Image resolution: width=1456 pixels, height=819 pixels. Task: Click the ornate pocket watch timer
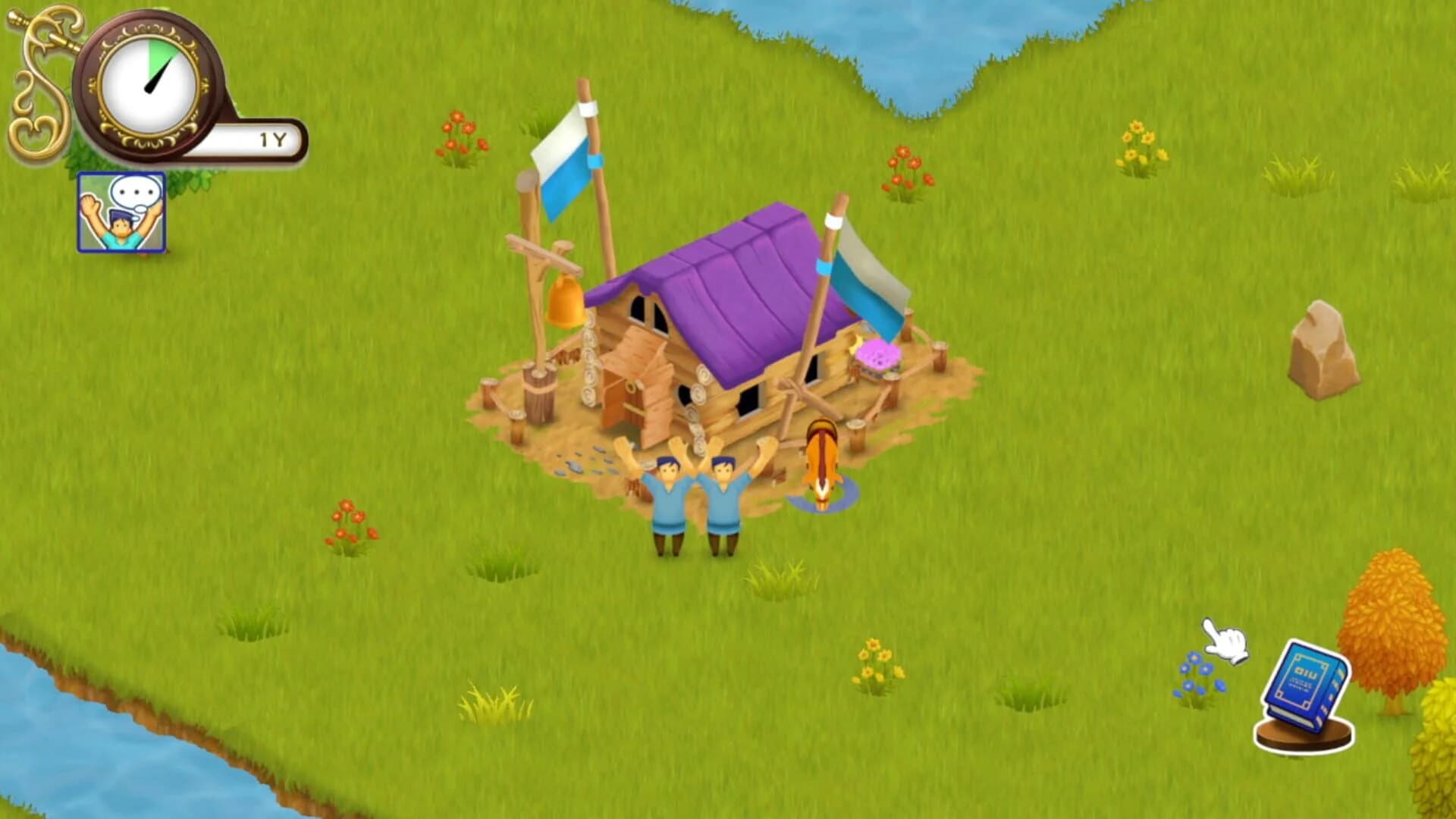pyautogui.click(x=148, y=83)
